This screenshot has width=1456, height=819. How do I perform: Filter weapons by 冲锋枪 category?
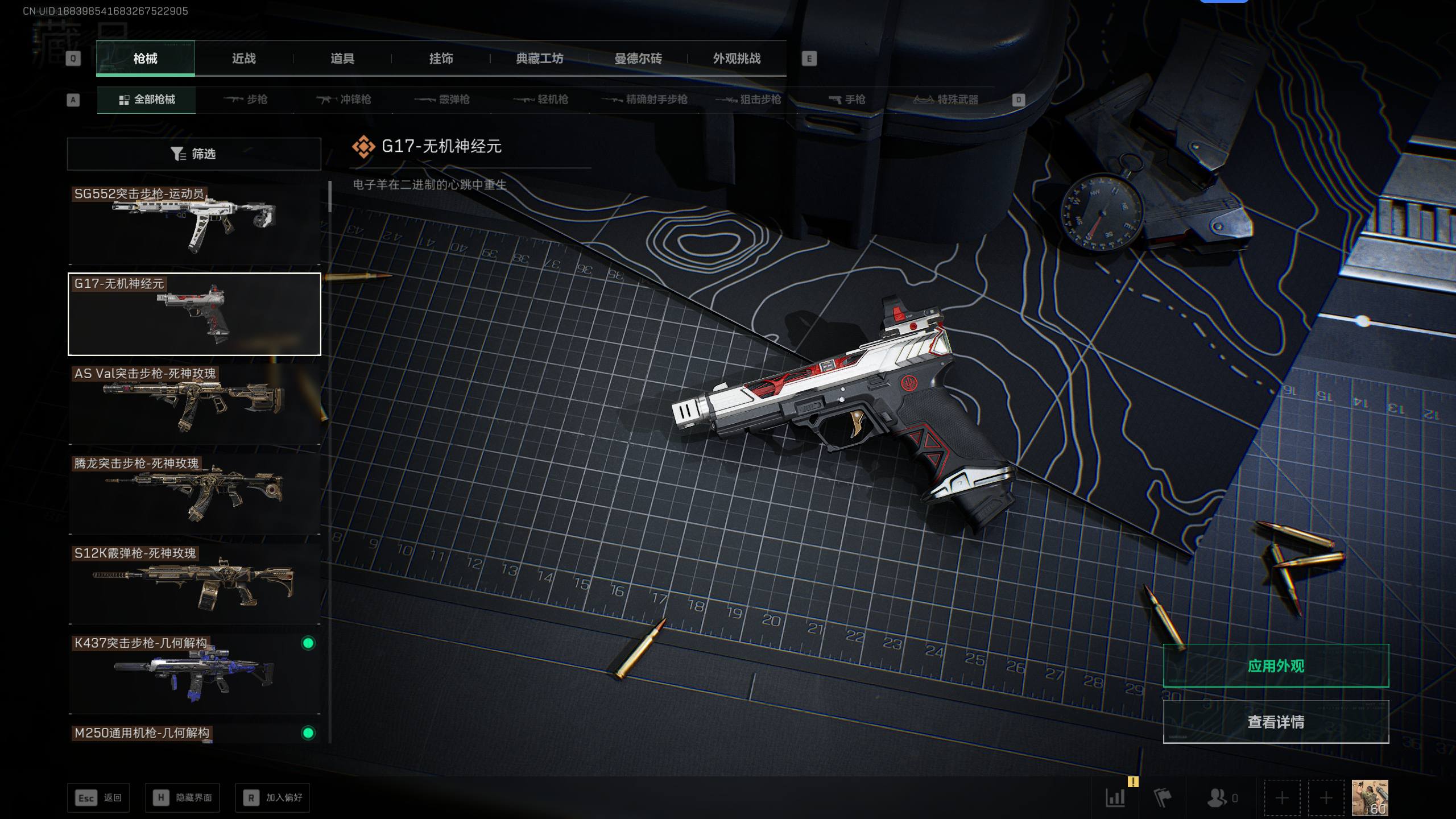[x=344, y=100]
